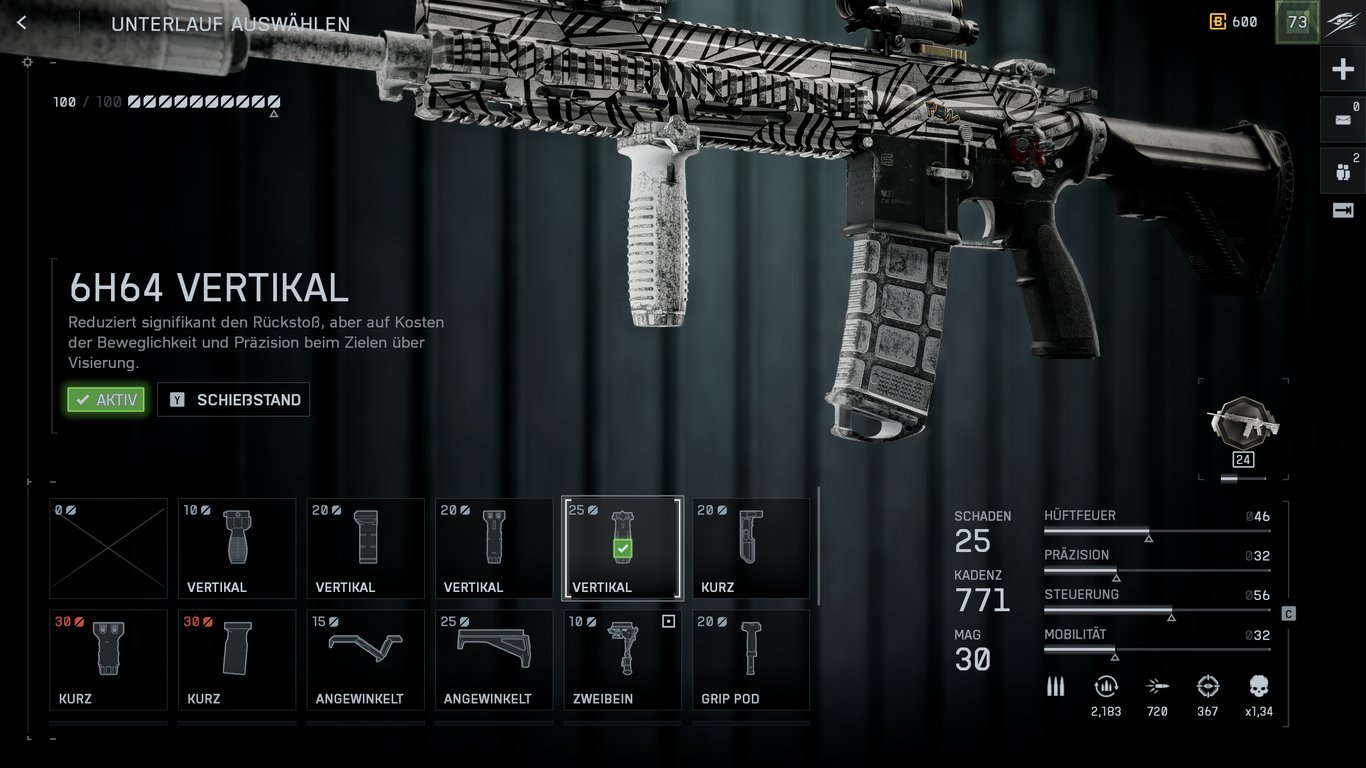Click the plus icon to add content
Image resolution: width=1366 pixels, height=768 pixels.
1344,68
